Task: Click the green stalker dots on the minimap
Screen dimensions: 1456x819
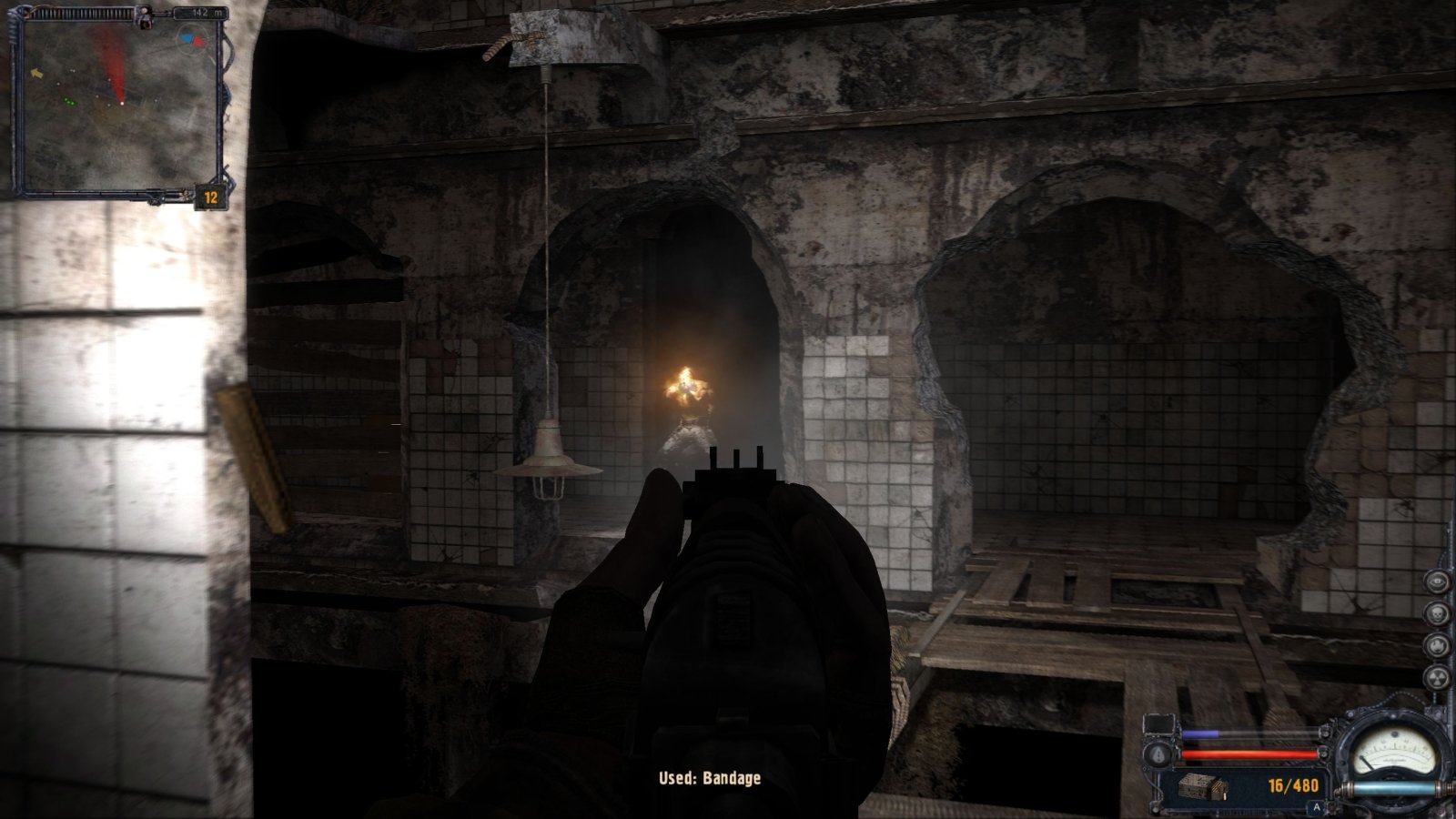Action: (70, 101)
